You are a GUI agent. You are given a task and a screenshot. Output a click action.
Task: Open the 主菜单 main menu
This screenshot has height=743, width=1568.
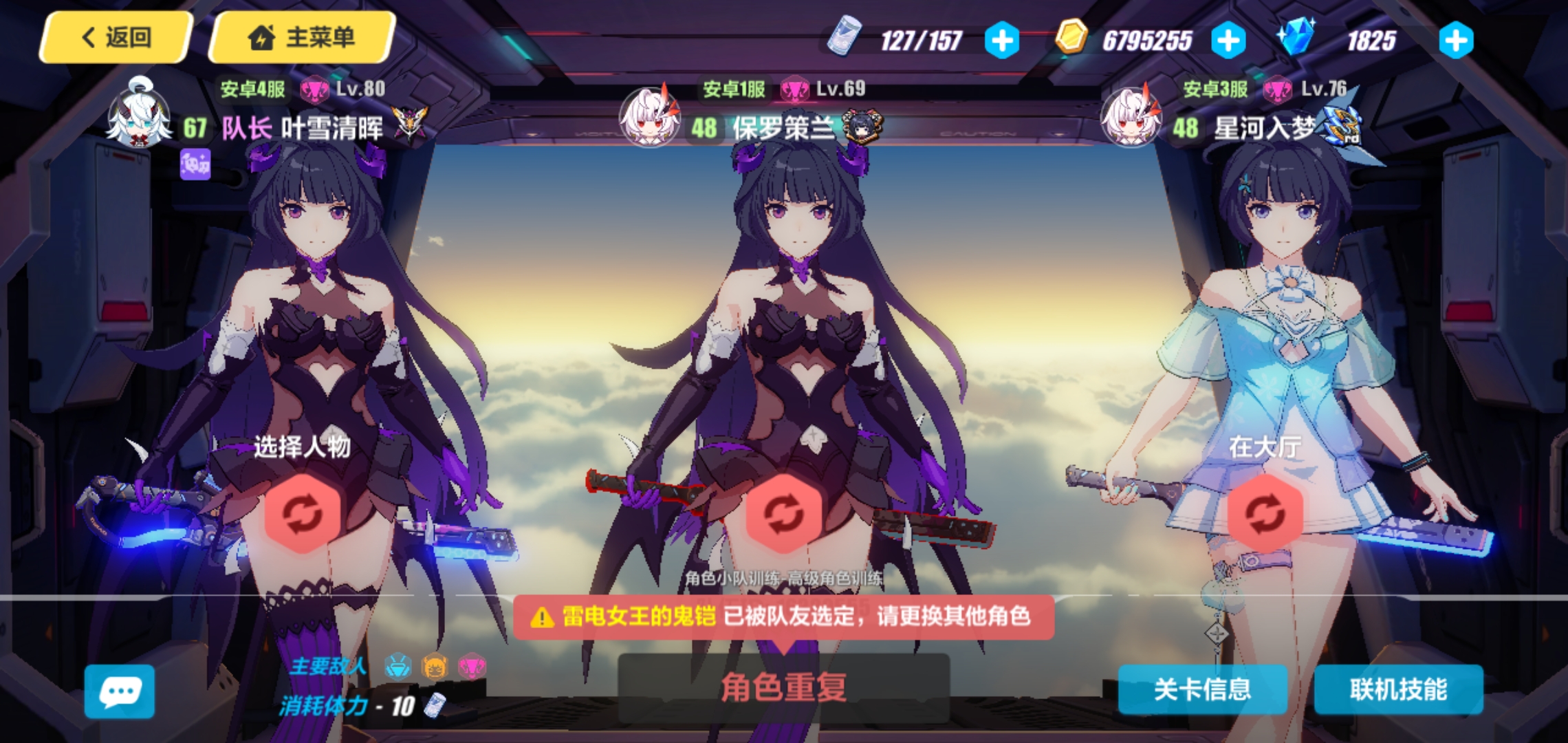[x=301, y=38]
